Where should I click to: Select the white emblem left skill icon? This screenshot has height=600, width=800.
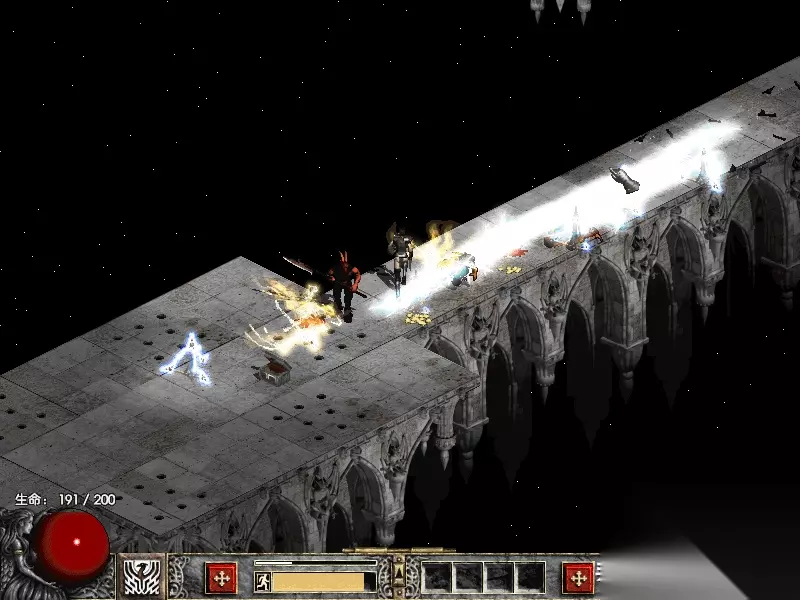(x=143, y=578)
